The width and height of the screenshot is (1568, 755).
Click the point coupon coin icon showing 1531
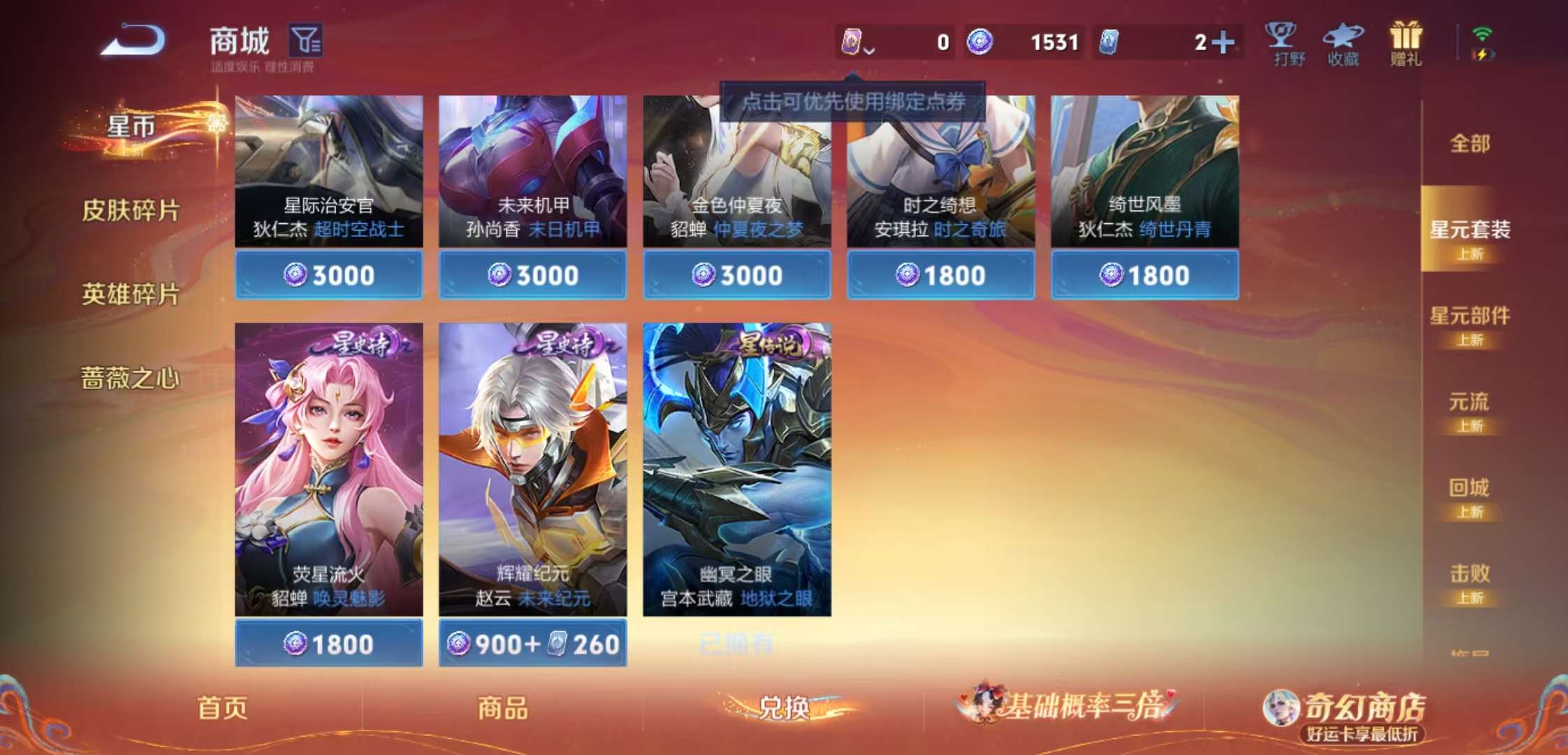pos(981,43)
